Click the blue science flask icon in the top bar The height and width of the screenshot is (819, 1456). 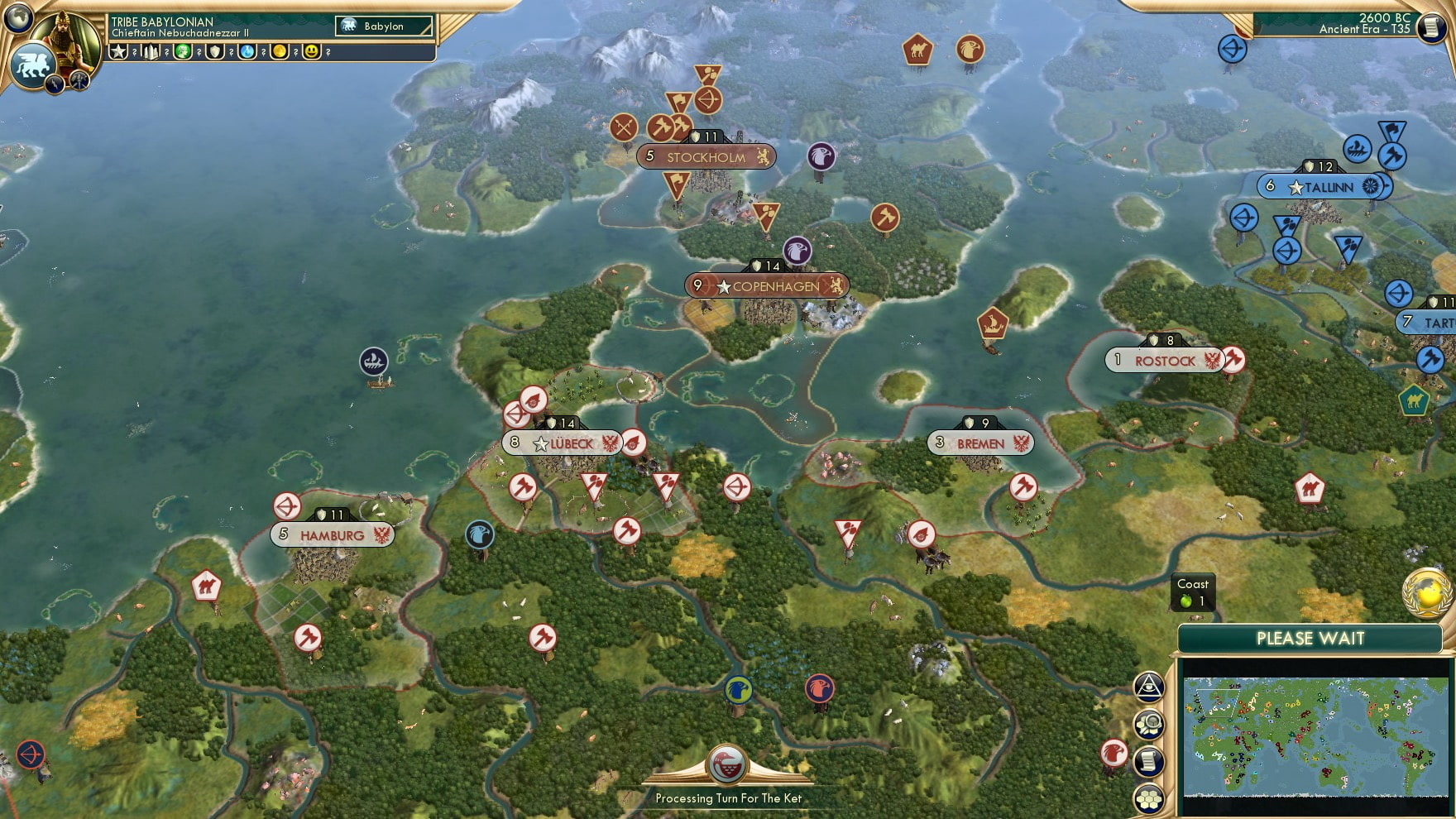coord(247,51)
